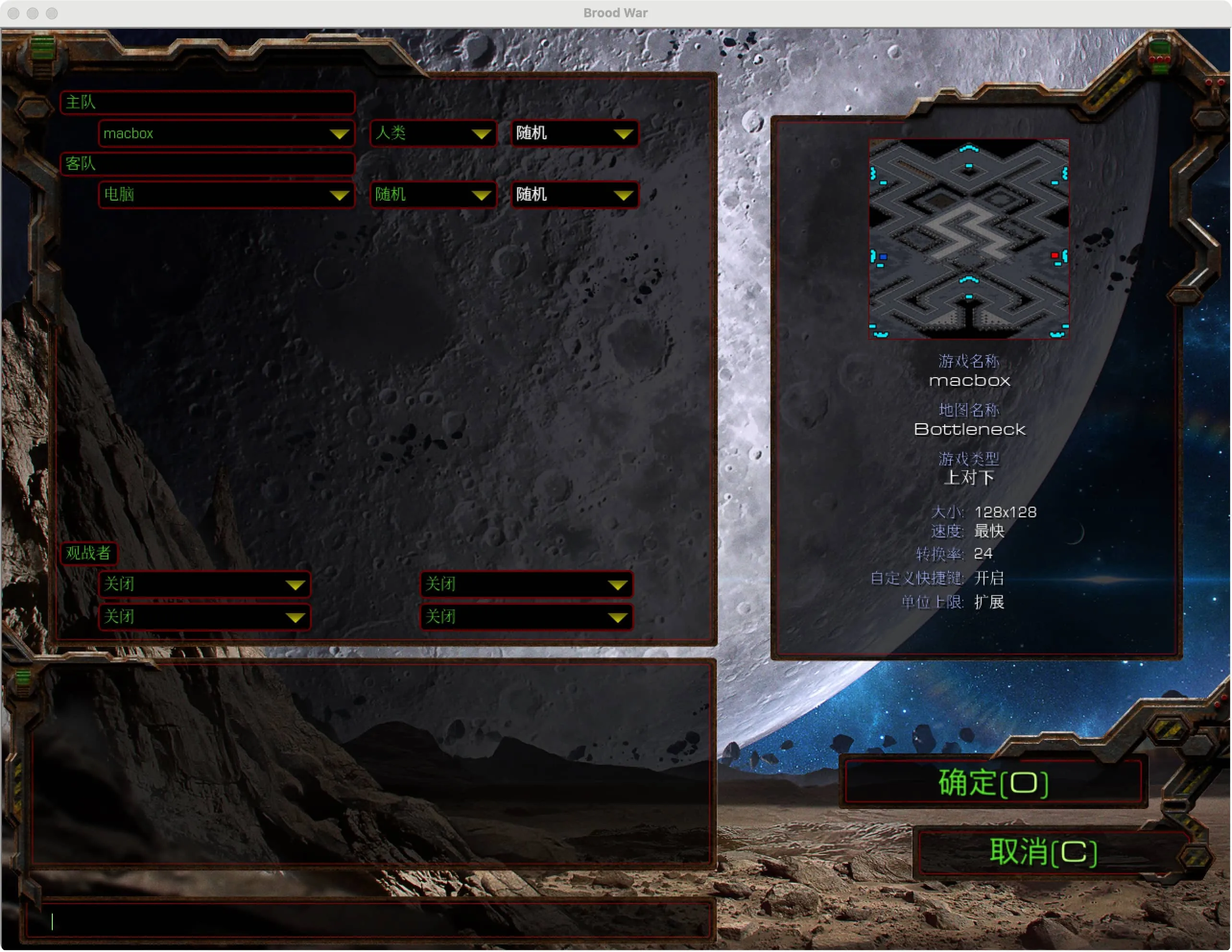Confirm the game setup with 确定(O)
Screen dimensions: 1232x952
[x=993, y=782]
